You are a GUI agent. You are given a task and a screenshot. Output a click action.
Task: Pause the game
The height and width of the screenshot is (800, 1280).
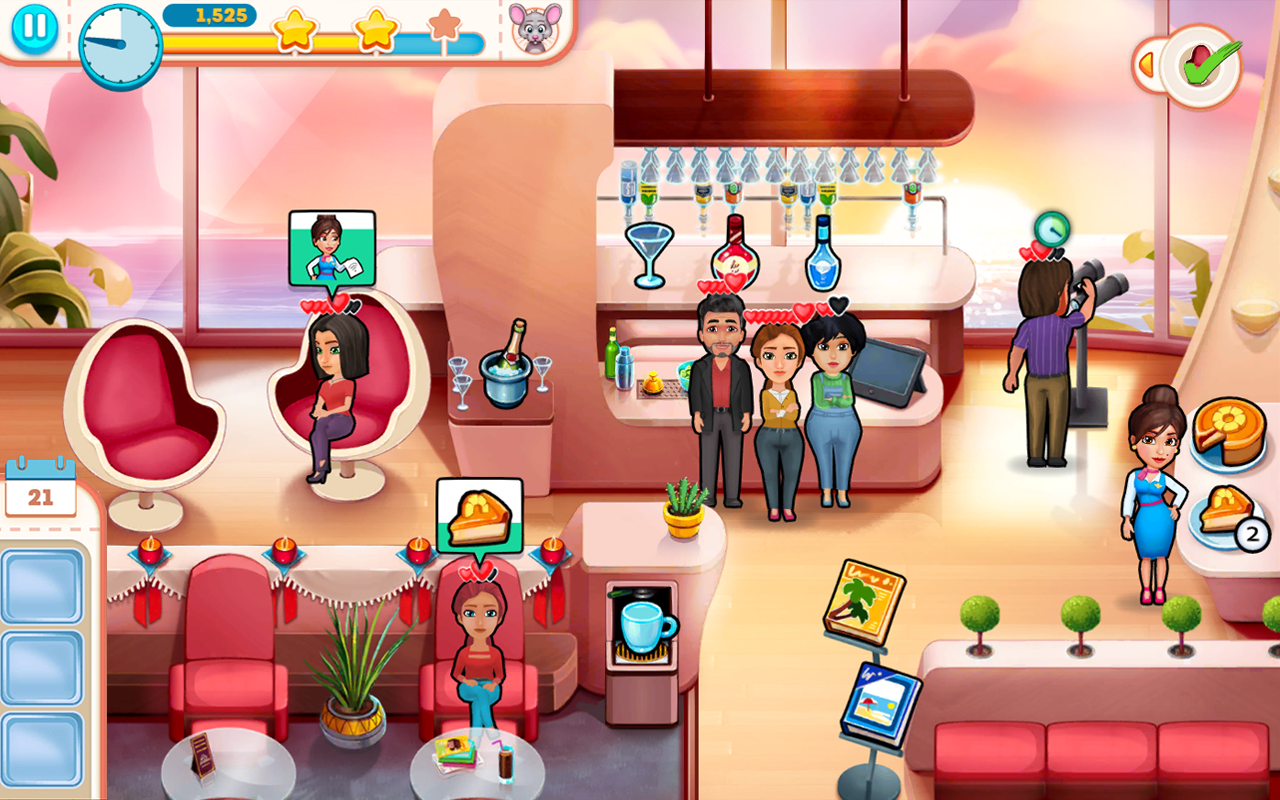(35, 26)
